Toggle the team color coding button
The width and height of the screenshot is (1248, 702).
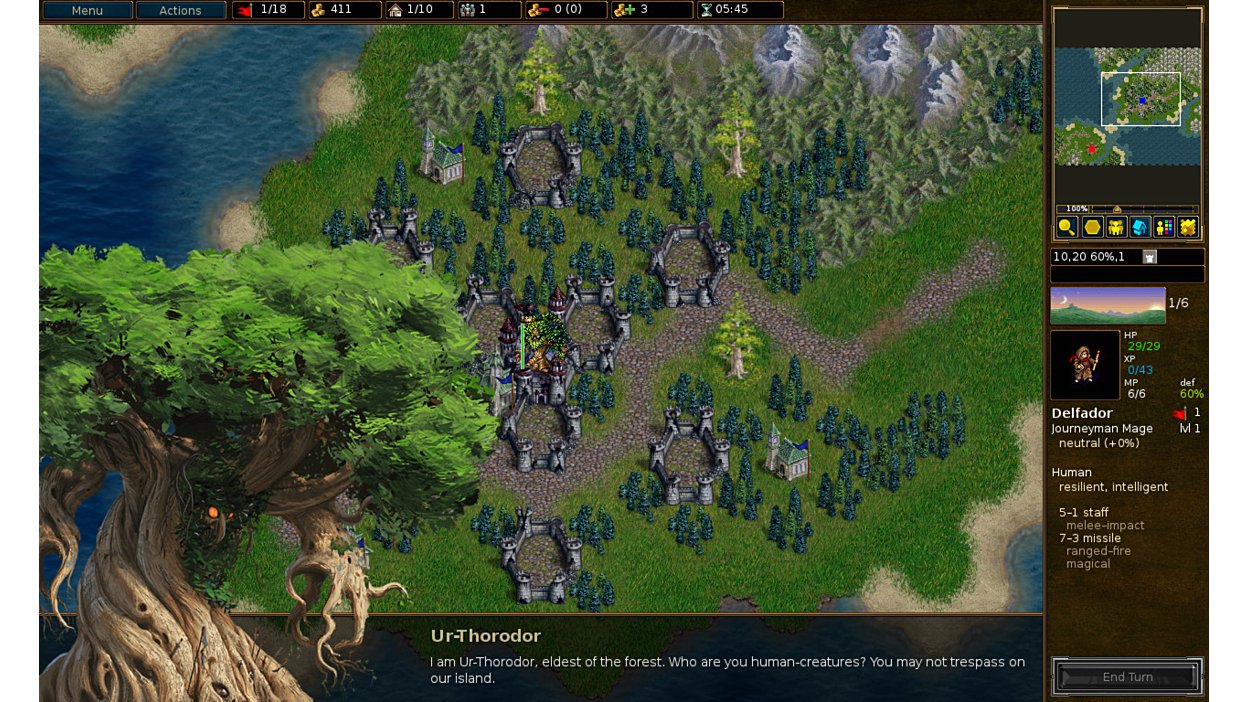[1164, 227]
